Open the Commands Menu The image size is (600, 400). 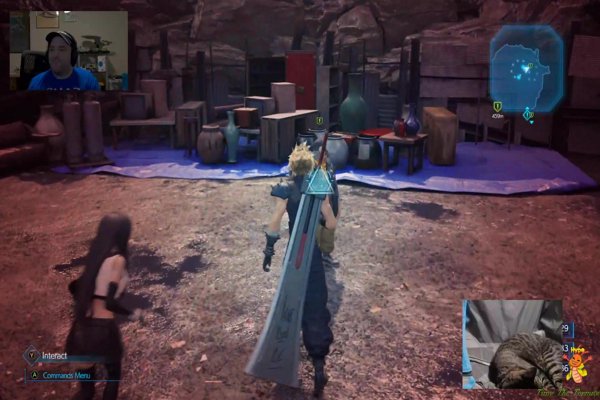60,375
